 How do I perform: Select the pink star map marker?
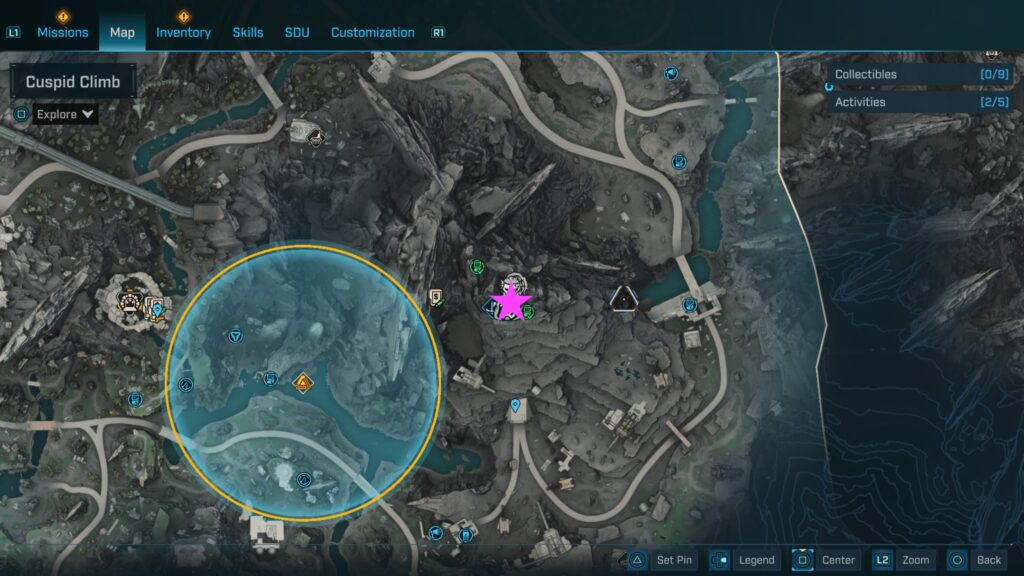511,301
